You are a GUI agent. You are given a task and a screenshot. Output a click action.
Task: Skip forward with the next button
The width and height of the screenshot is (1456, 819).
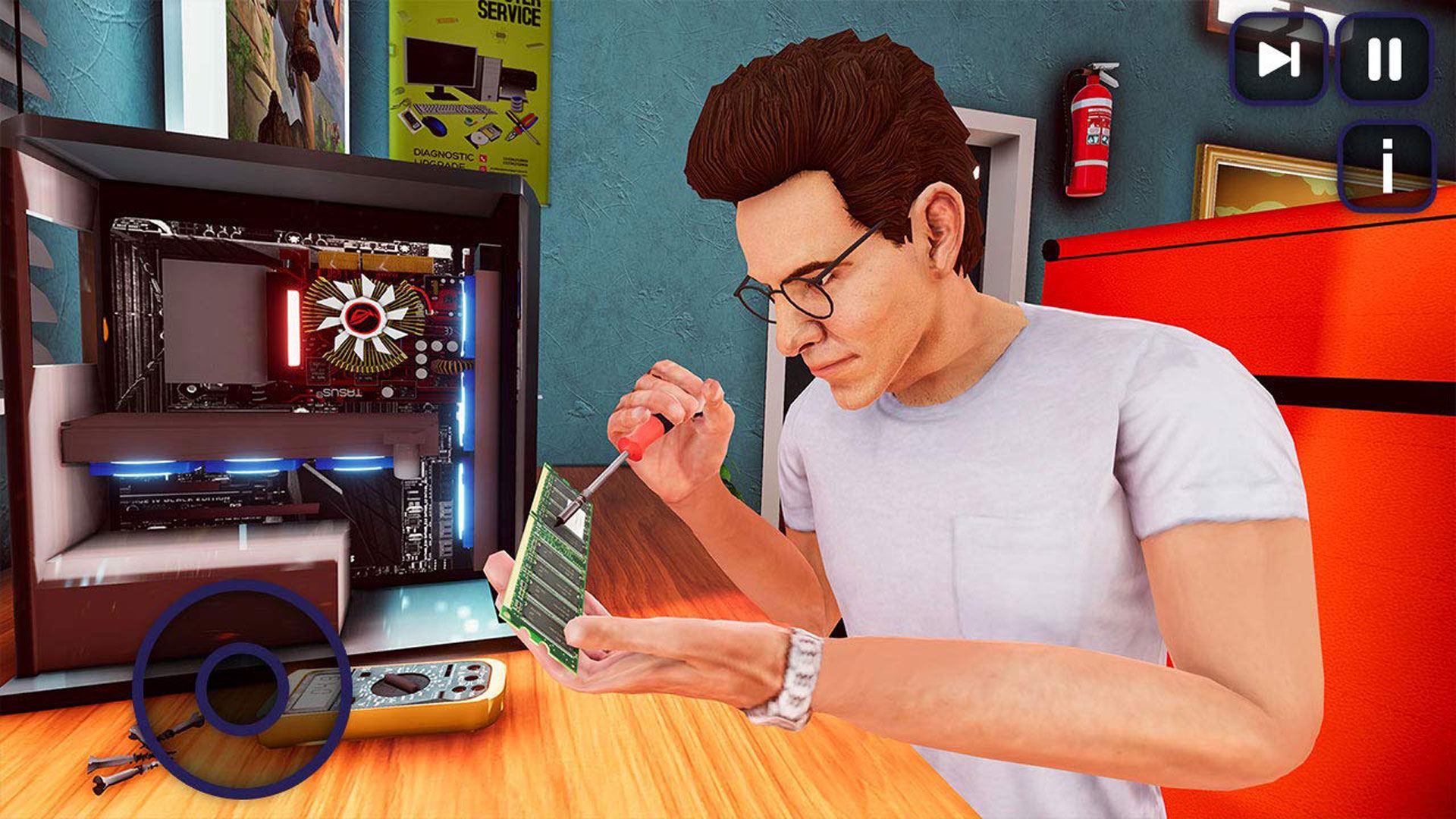click(1279, 58)
